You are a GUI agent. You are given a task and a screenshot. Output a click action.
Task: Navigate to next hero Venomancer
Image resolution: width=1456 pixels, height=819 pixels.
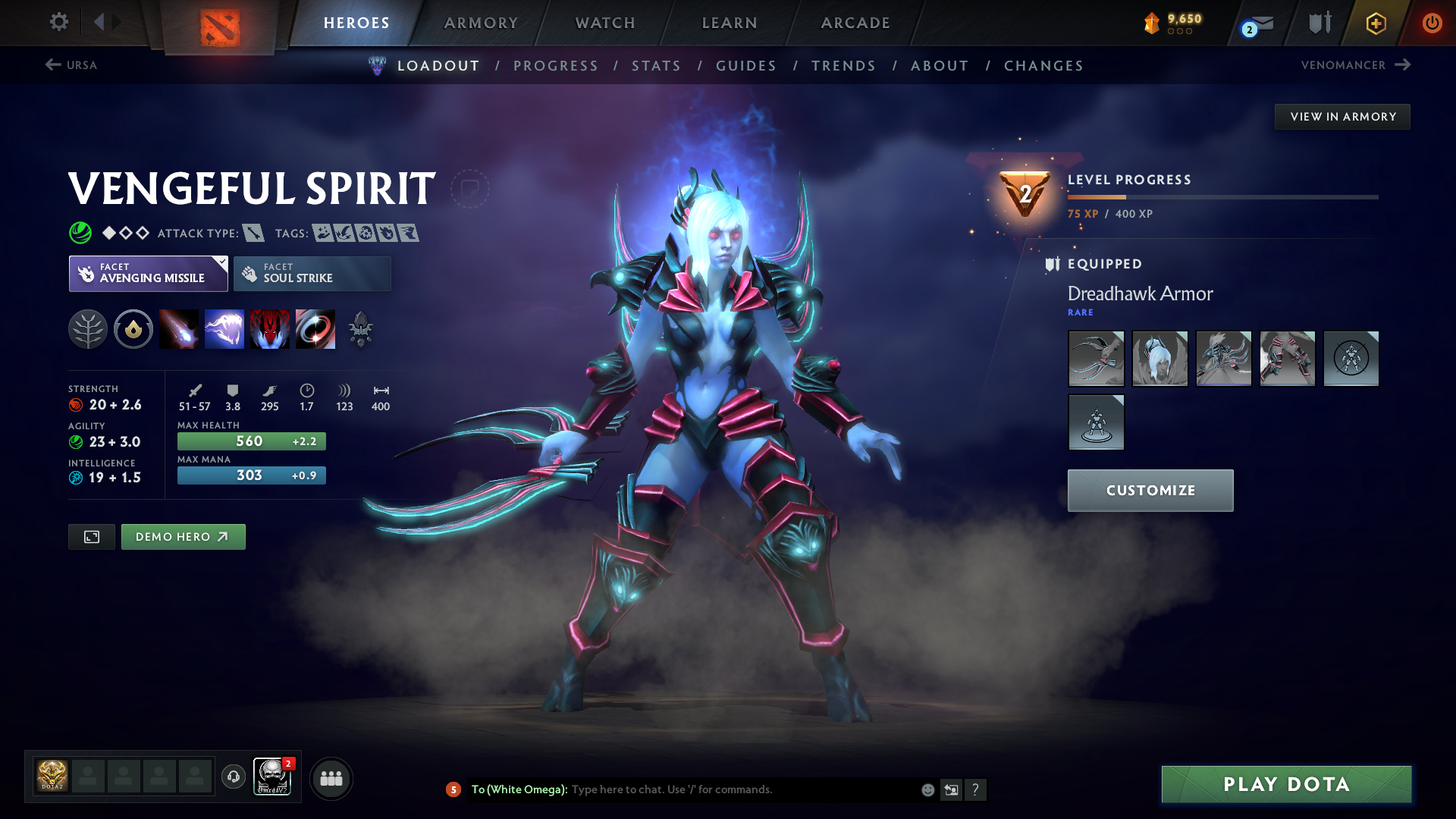tap(1355, 65)
